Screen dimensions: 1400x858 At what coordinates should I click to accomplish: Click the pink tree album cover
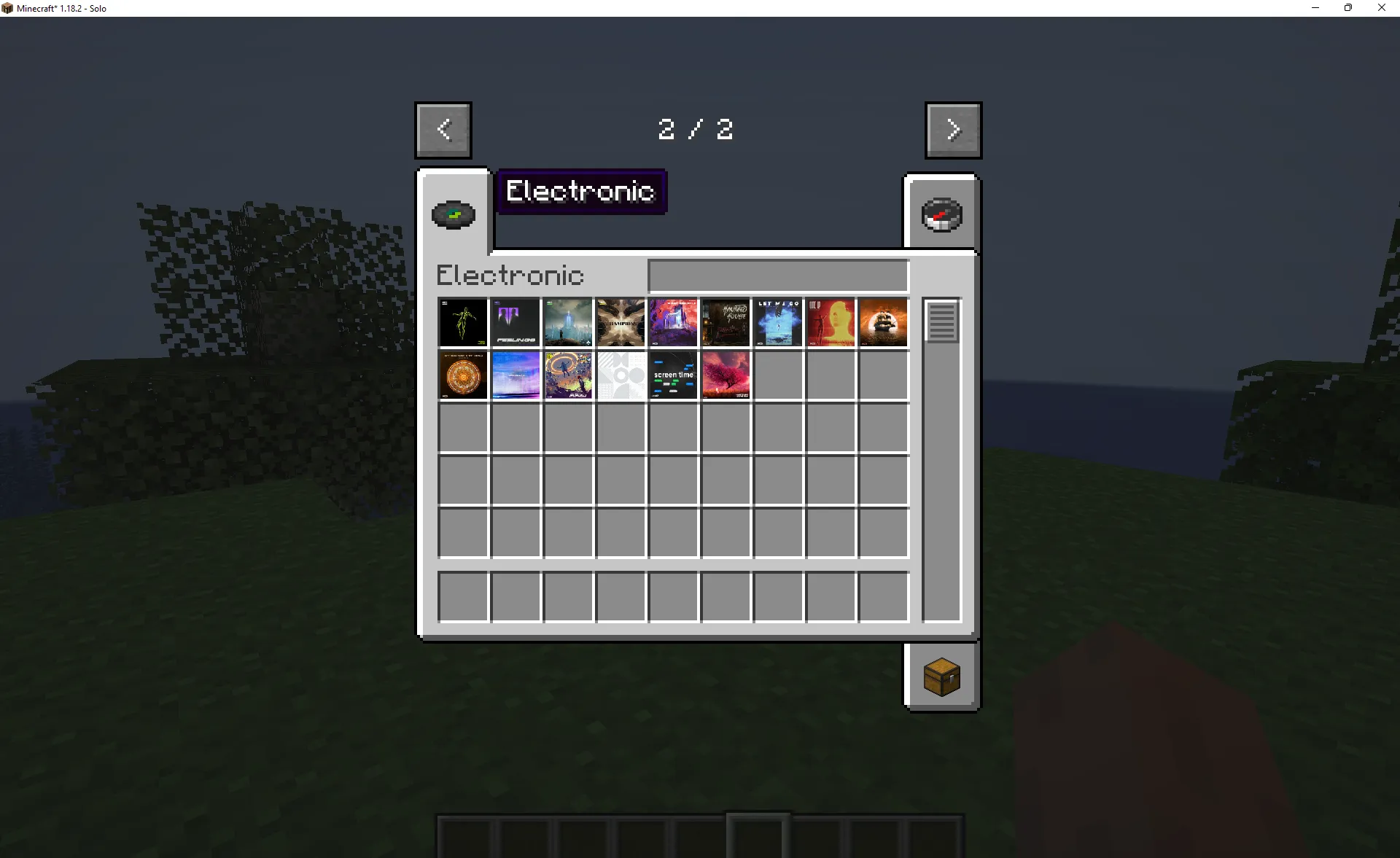coord(726,375)
